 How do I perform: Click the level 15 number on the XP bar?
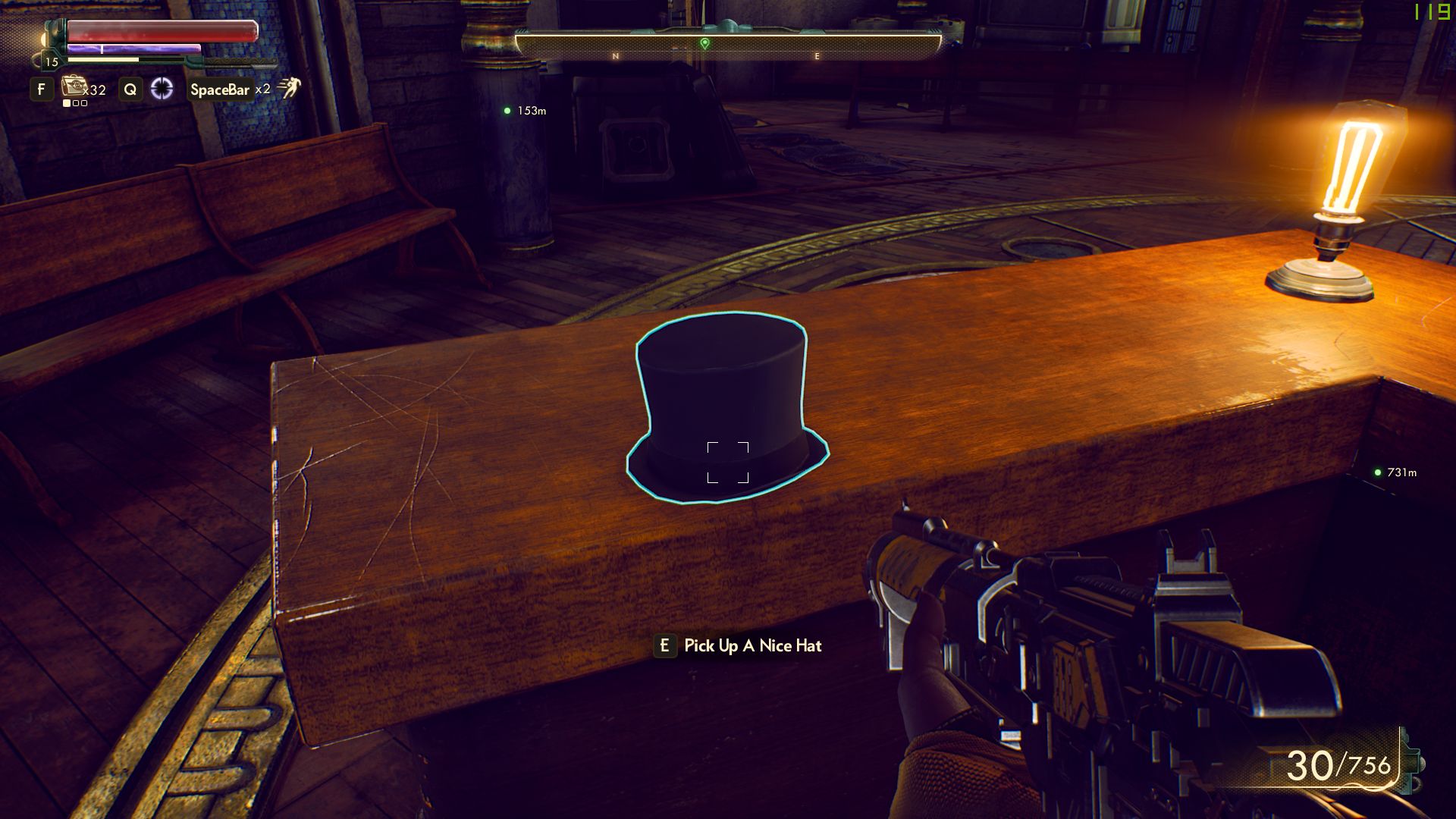pos(52,62)
